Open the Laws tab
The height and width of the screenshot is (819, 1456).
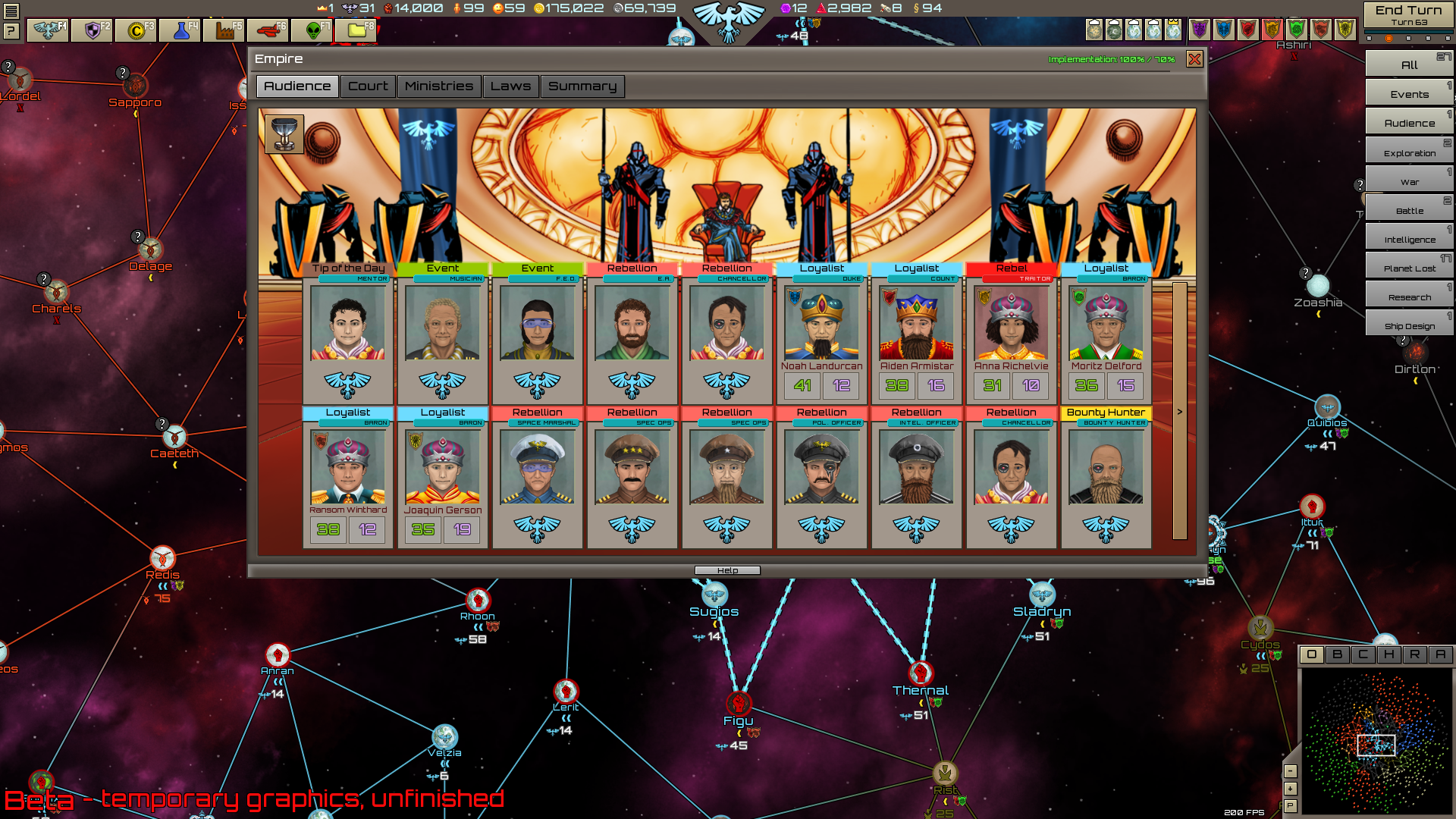511,86
